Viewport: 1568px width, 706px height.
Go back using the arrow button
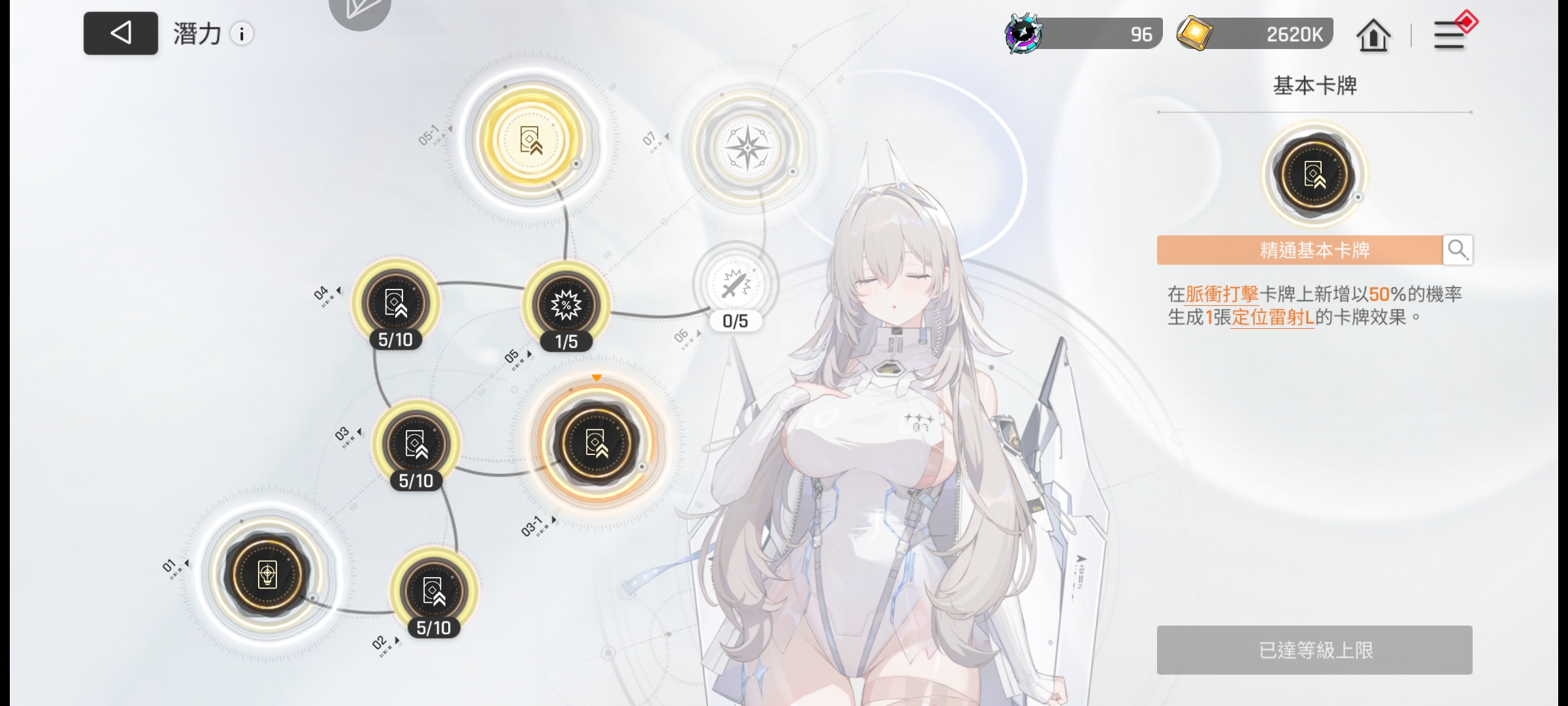coord(121,33)
